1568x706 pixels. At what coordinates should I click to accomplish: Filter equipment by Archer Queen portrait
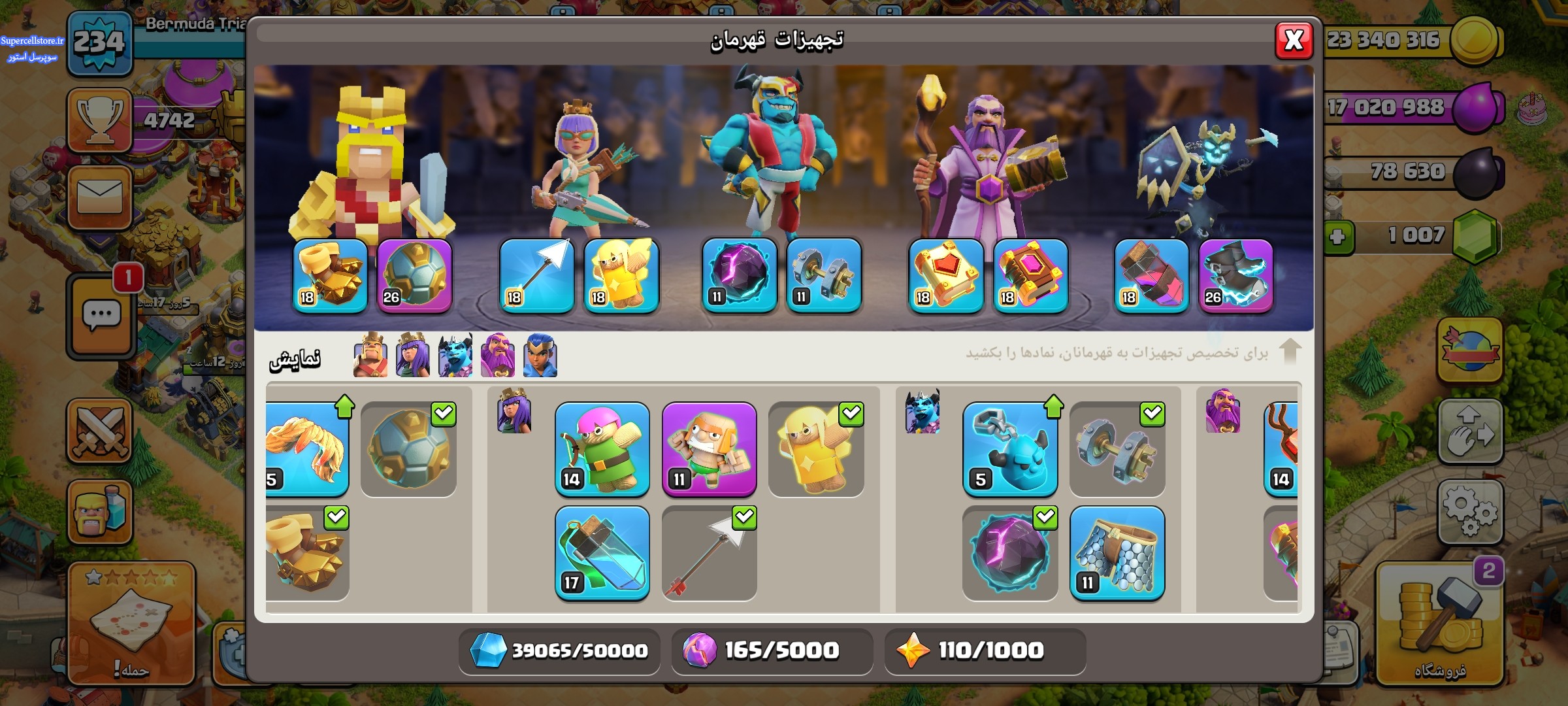pos(413,356)
